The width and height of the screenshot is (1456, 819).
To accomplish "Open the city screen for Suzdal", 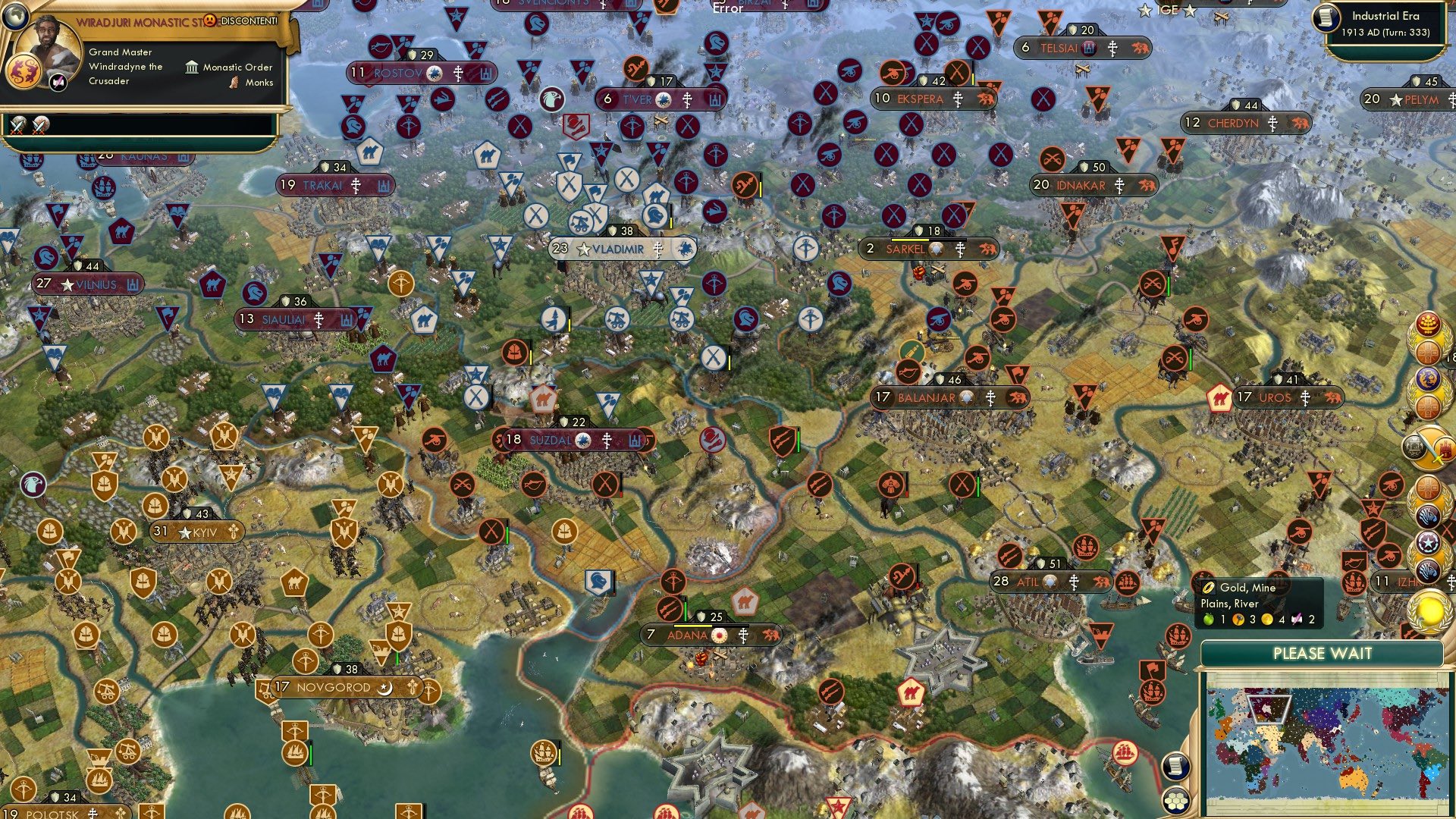I will click(550, 438).
